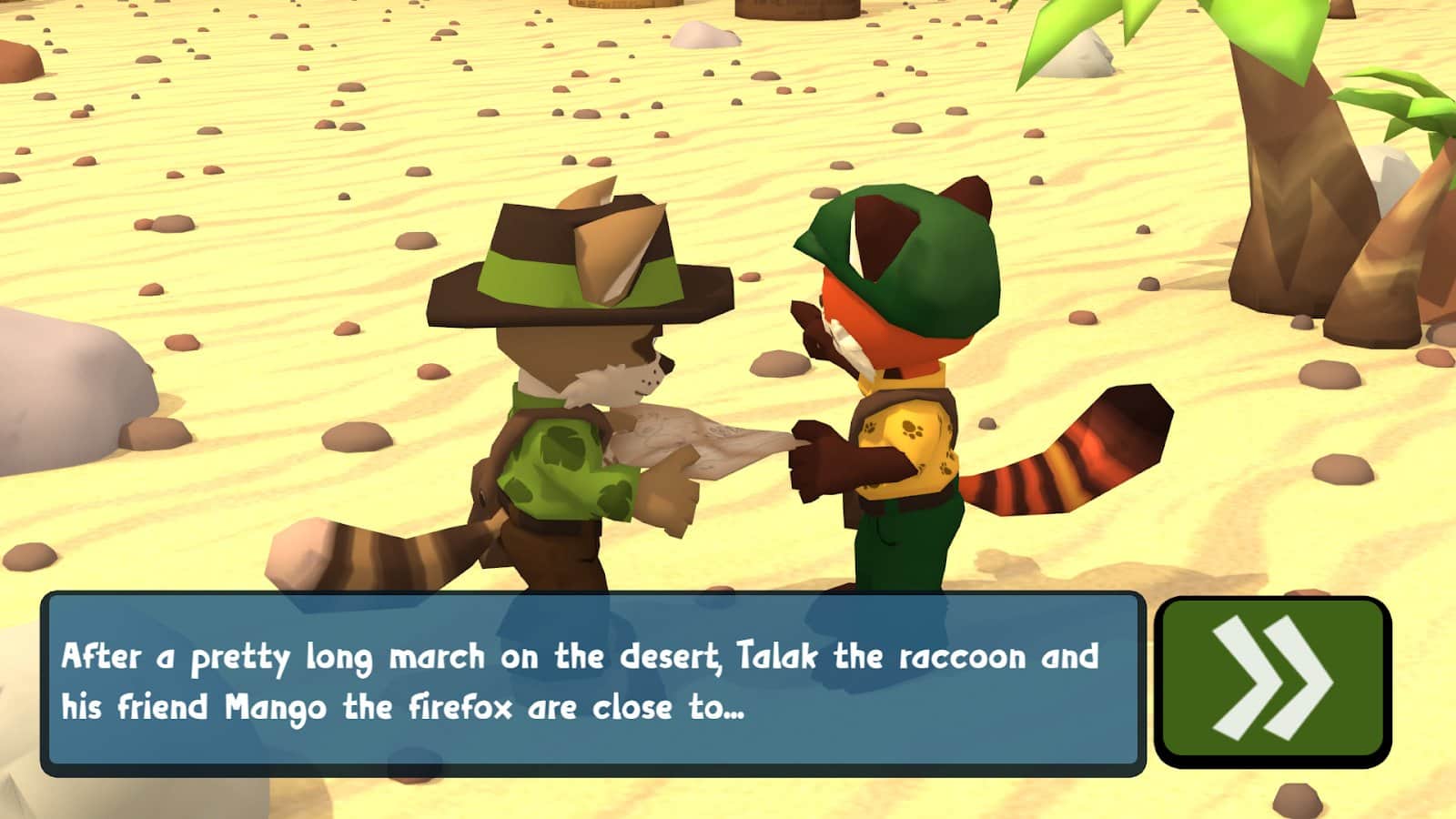
Task: Advance the story with the double-arrow button
Action: point(1272,680)
